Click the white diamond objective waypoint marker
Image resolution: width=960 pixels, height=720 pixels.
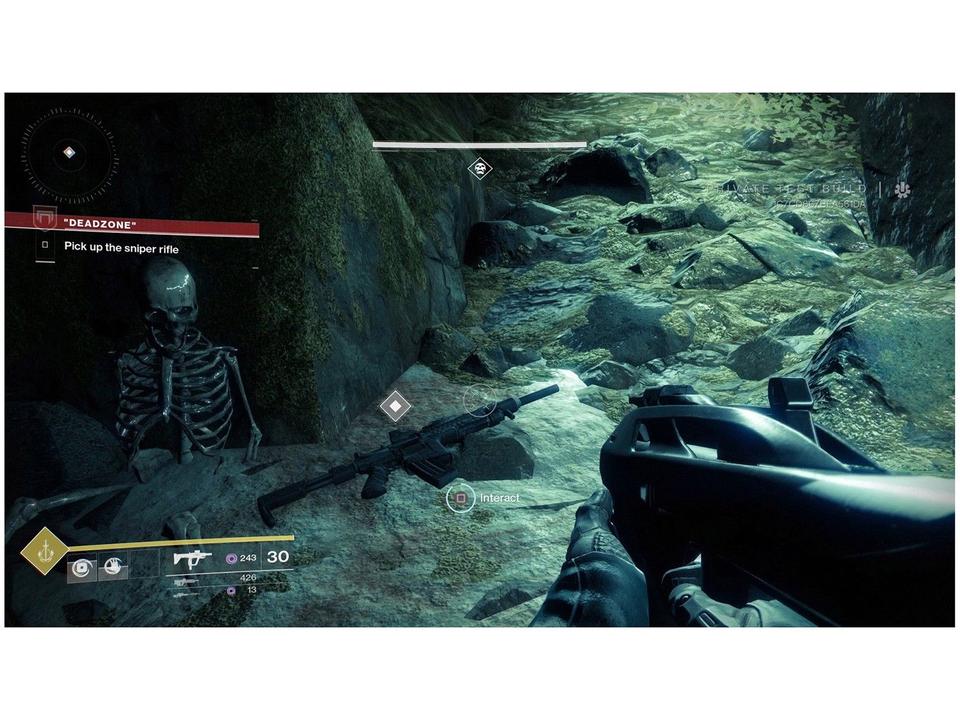[x=396, y=406]
